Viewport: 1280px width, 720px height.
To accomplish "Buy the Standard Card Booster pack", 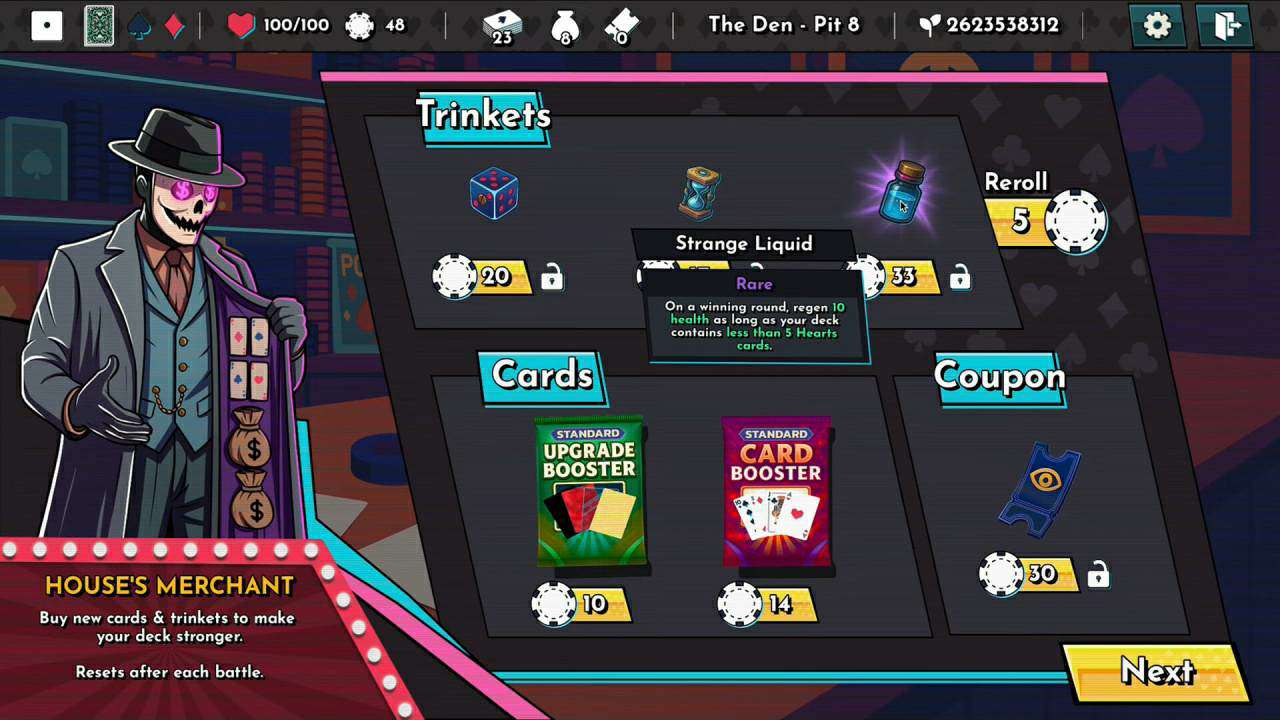I will [x=777, y=491].
